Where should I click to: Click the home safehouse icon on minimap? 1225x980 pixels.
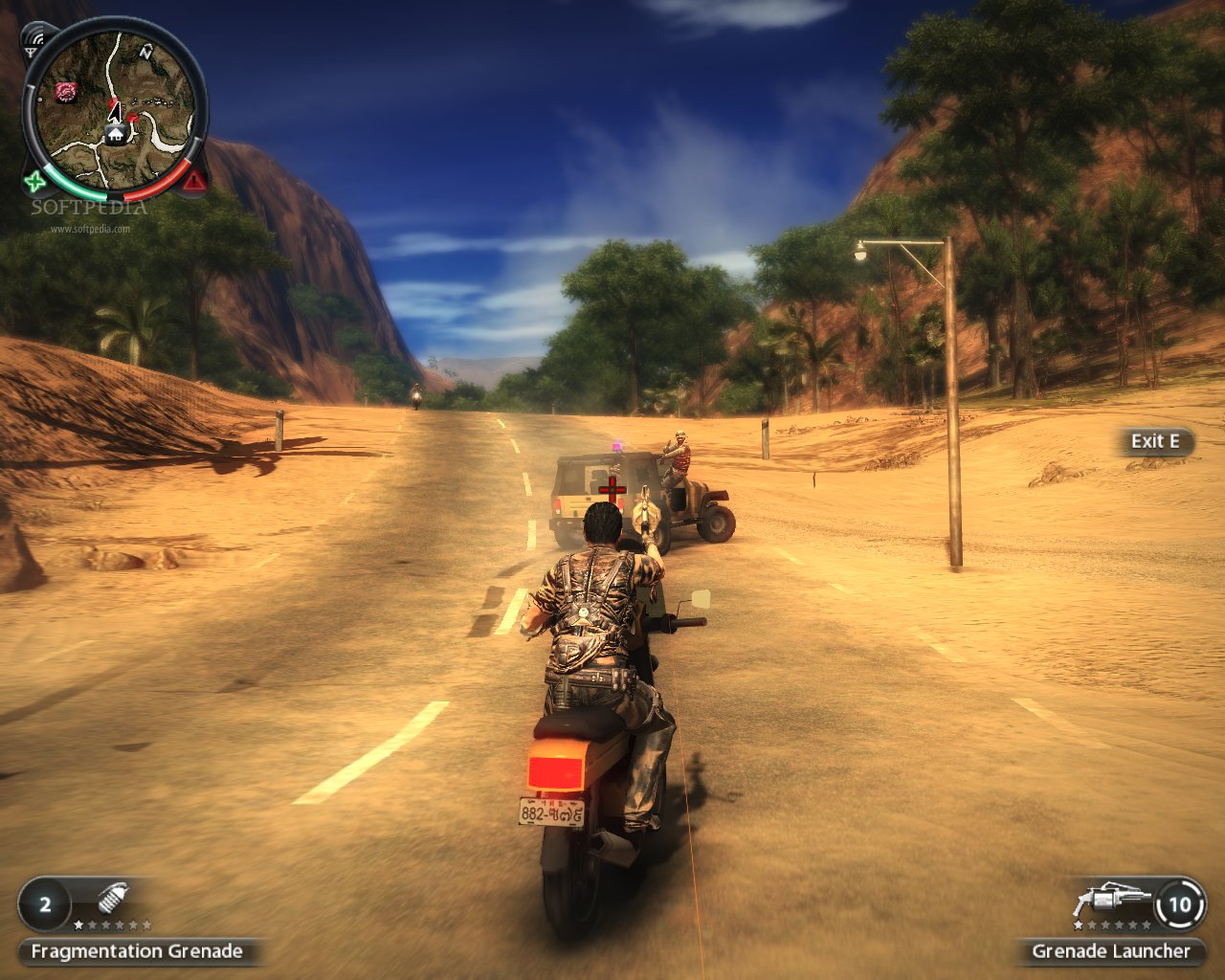click(116, 135)
